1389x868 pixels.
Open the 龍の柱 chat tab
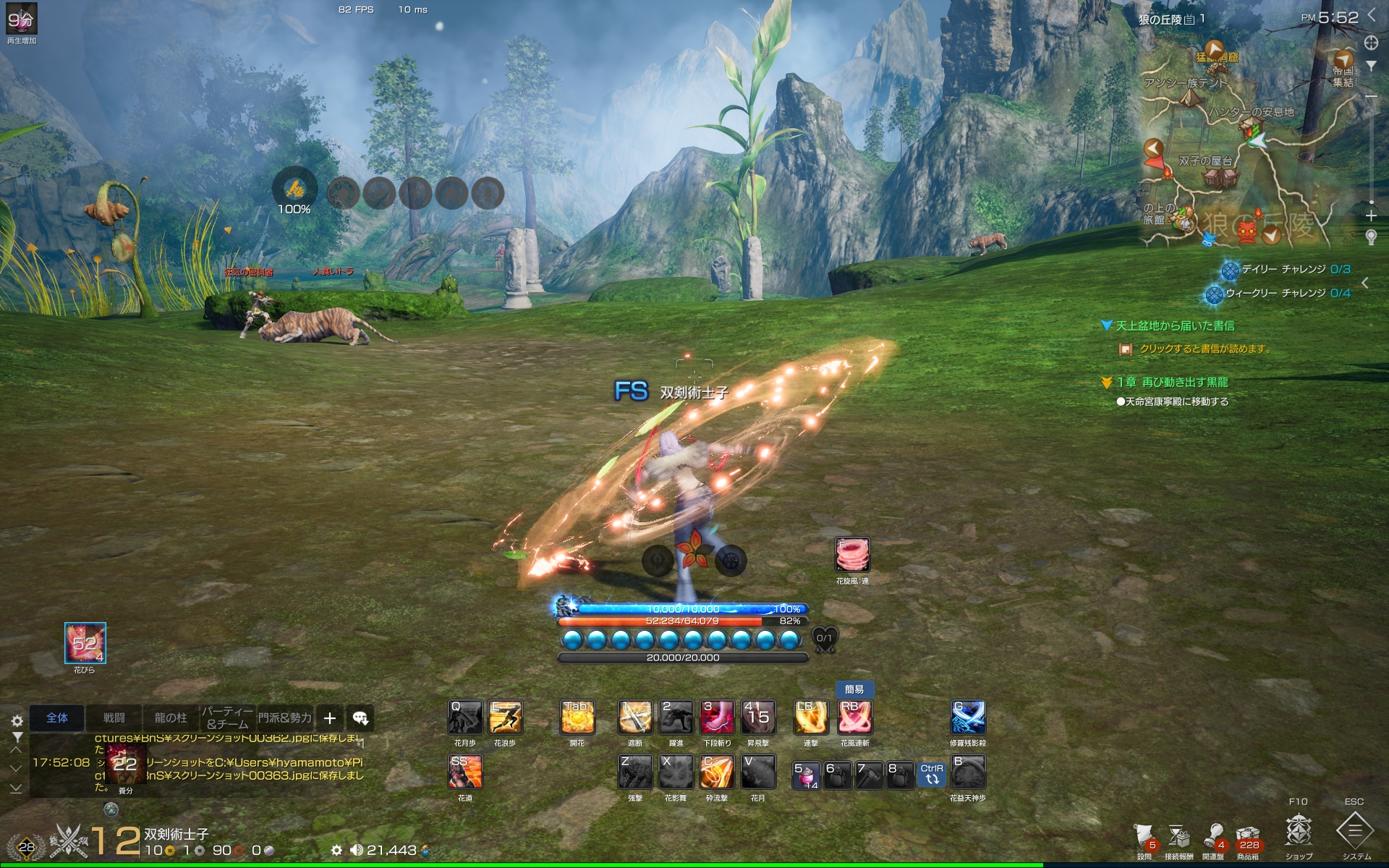pyautogui.click(x=171, y=718)
